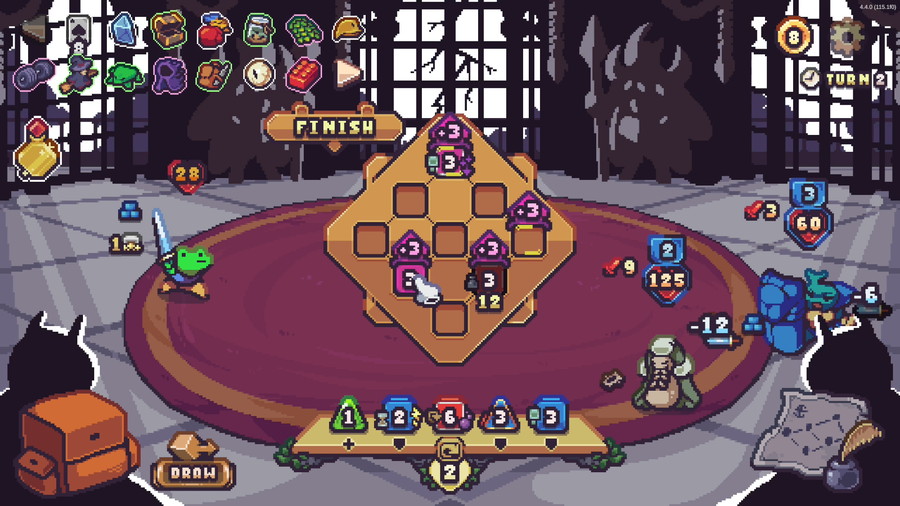Select the pink die at the board's top
900x506 pixels.
450,161
